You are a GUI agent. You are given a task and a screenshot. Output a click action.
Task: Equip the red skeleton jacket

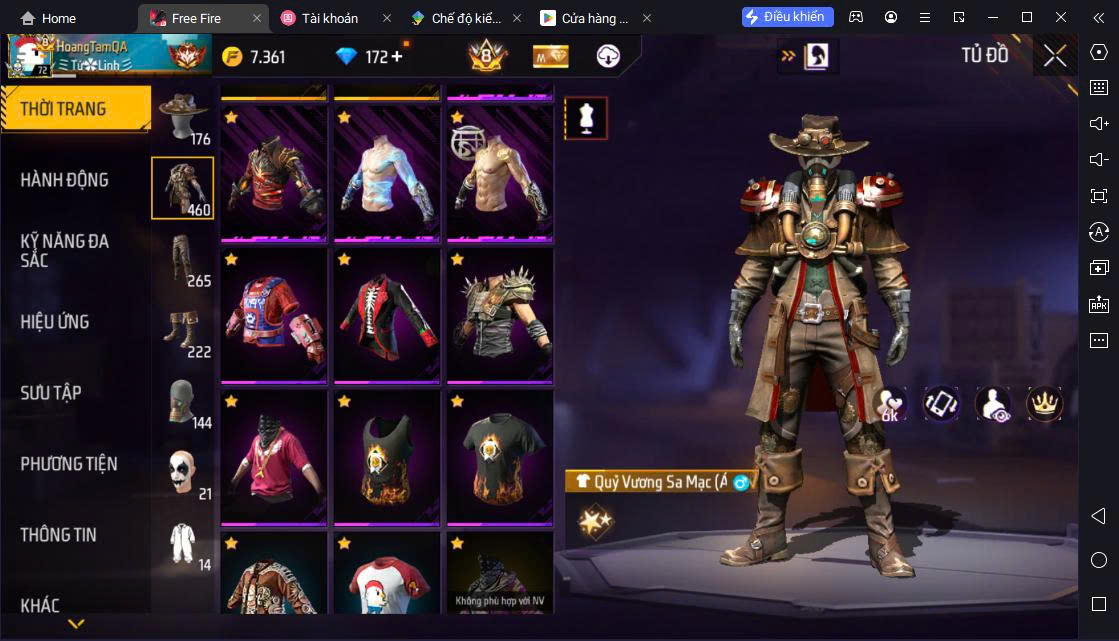385,313
